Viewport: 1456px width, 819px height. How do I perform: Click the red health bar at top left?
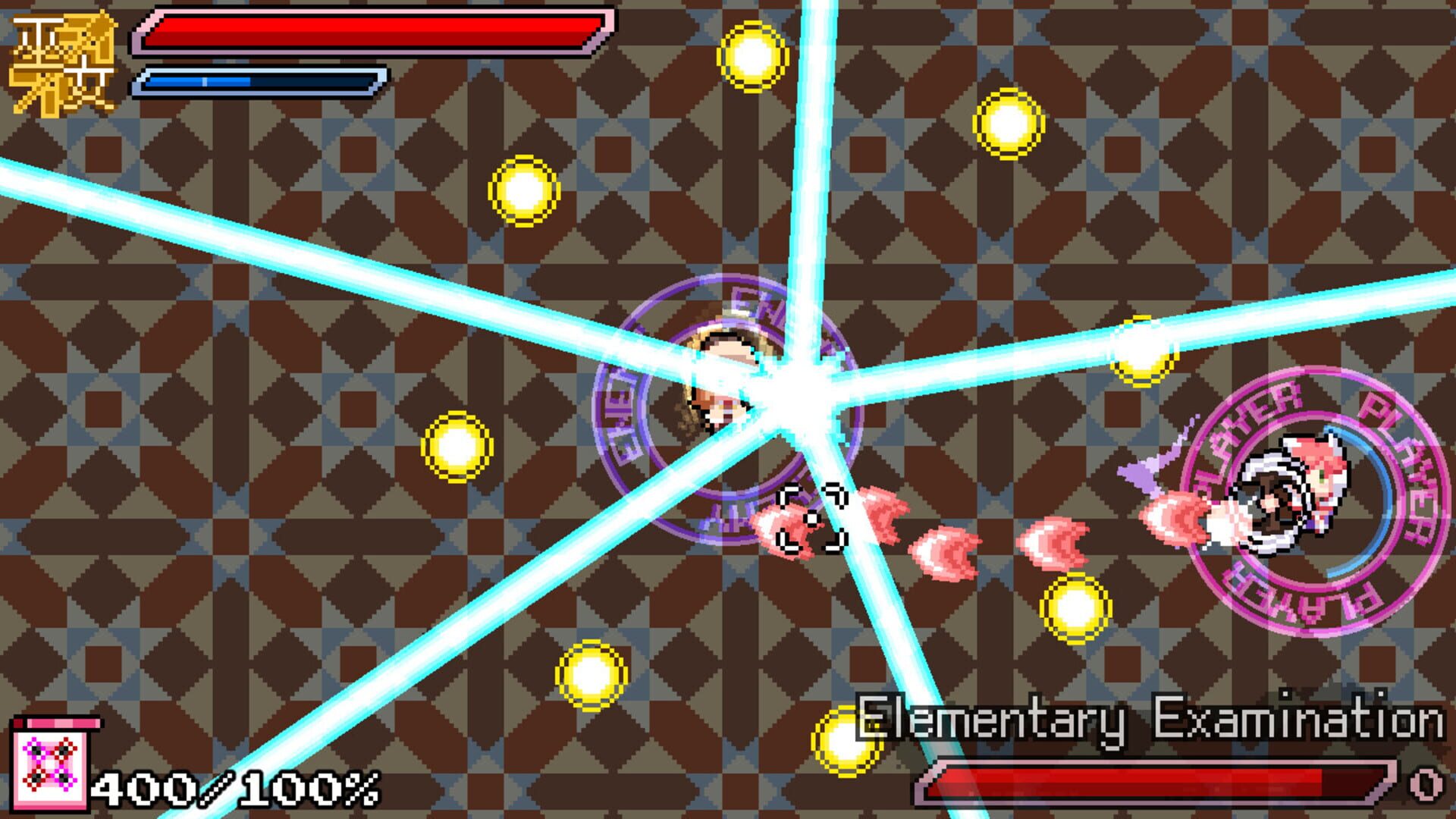pyautogui.click(x=372, y=30)
